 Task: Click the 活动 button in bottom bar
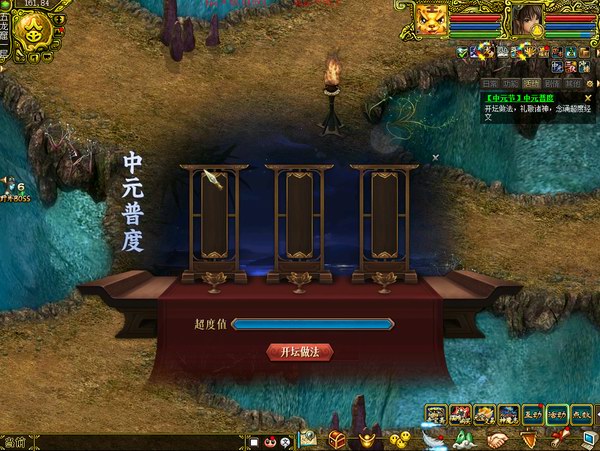(557, 413)
